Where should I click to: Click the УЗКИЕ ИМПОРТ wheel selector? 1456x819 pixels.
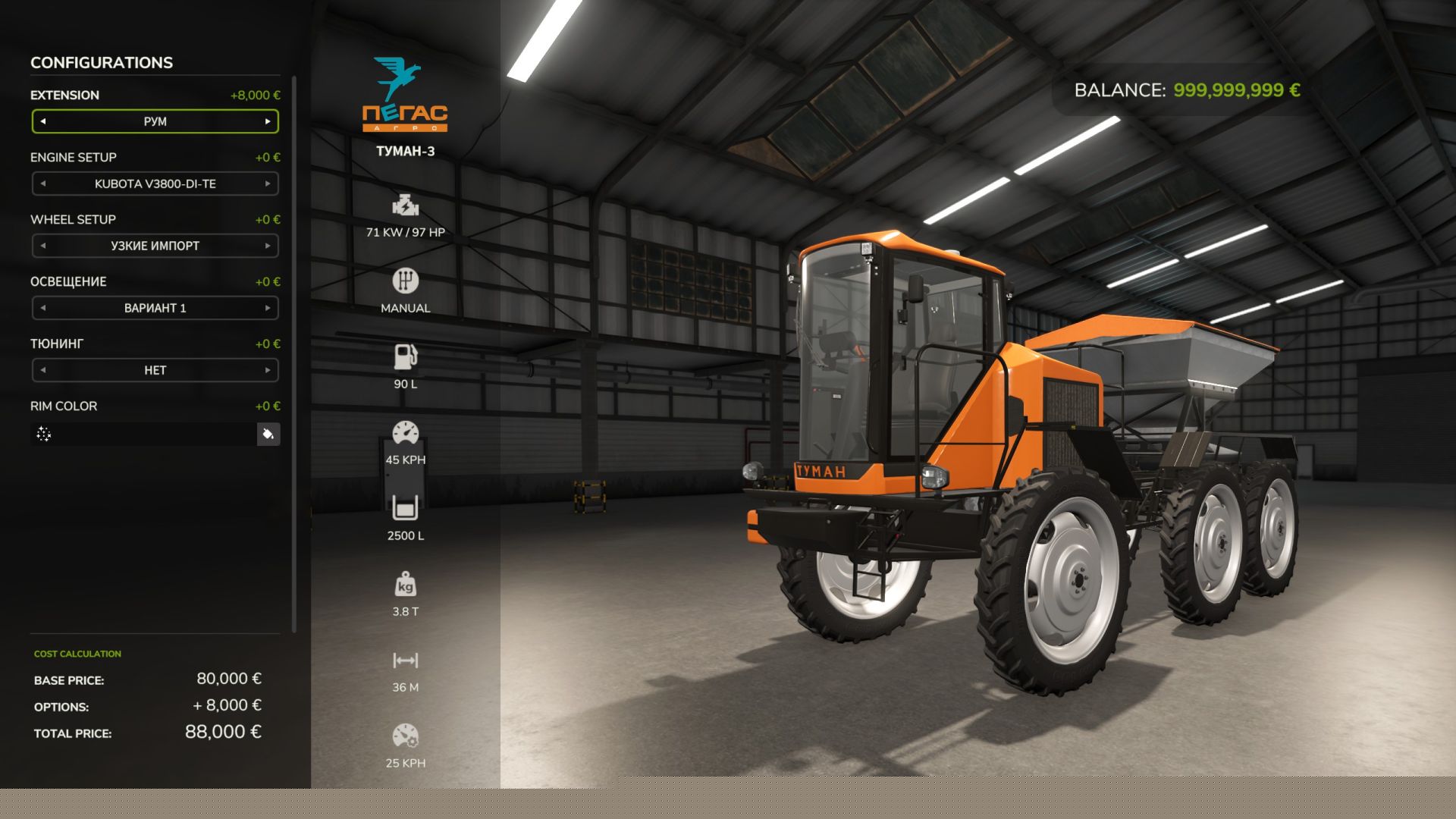[155, 246]
